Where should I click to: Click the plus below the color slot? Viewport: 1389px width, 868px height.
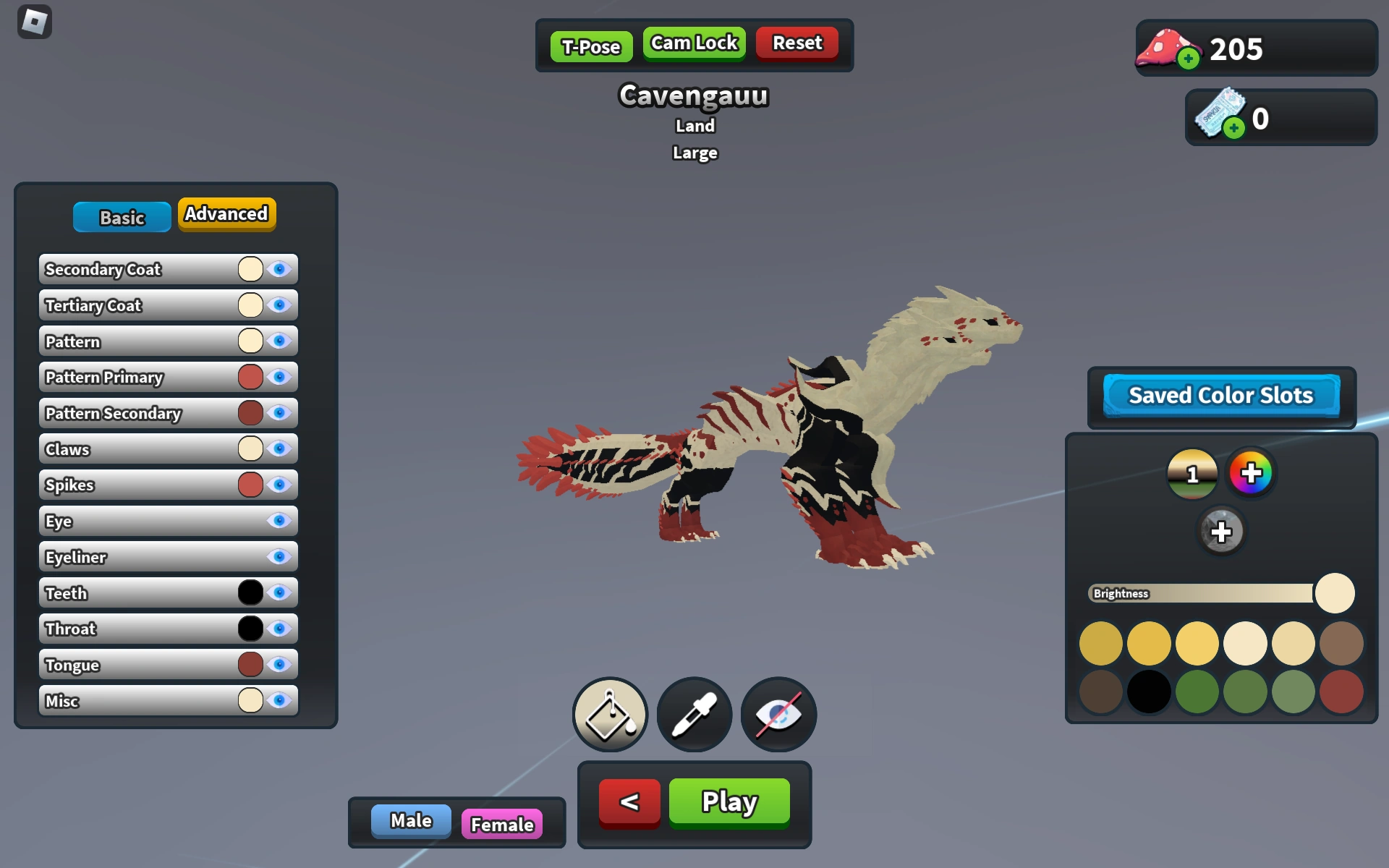click(x=1221, y=531)
